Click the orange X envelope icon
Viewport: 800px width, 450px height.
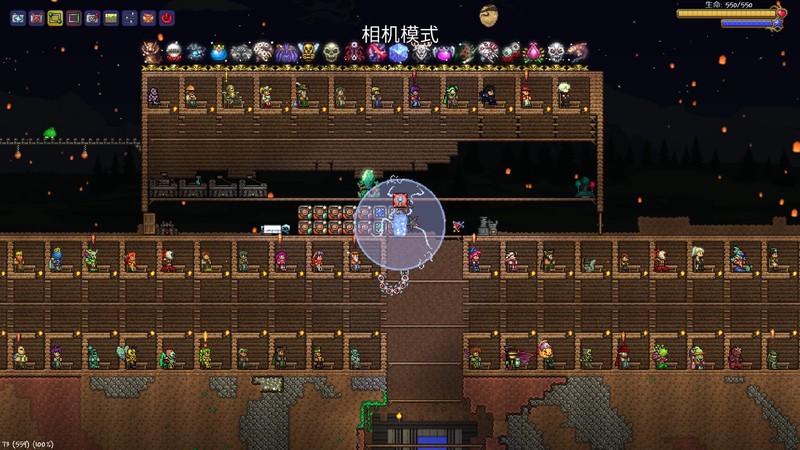[x=148, y=18]
